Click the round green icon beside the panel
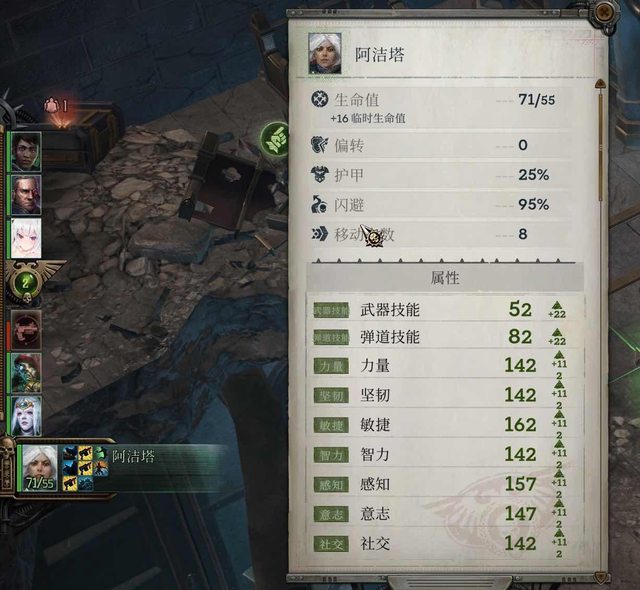The width and height of the screenshot is (640, 590). pos(274,137)
